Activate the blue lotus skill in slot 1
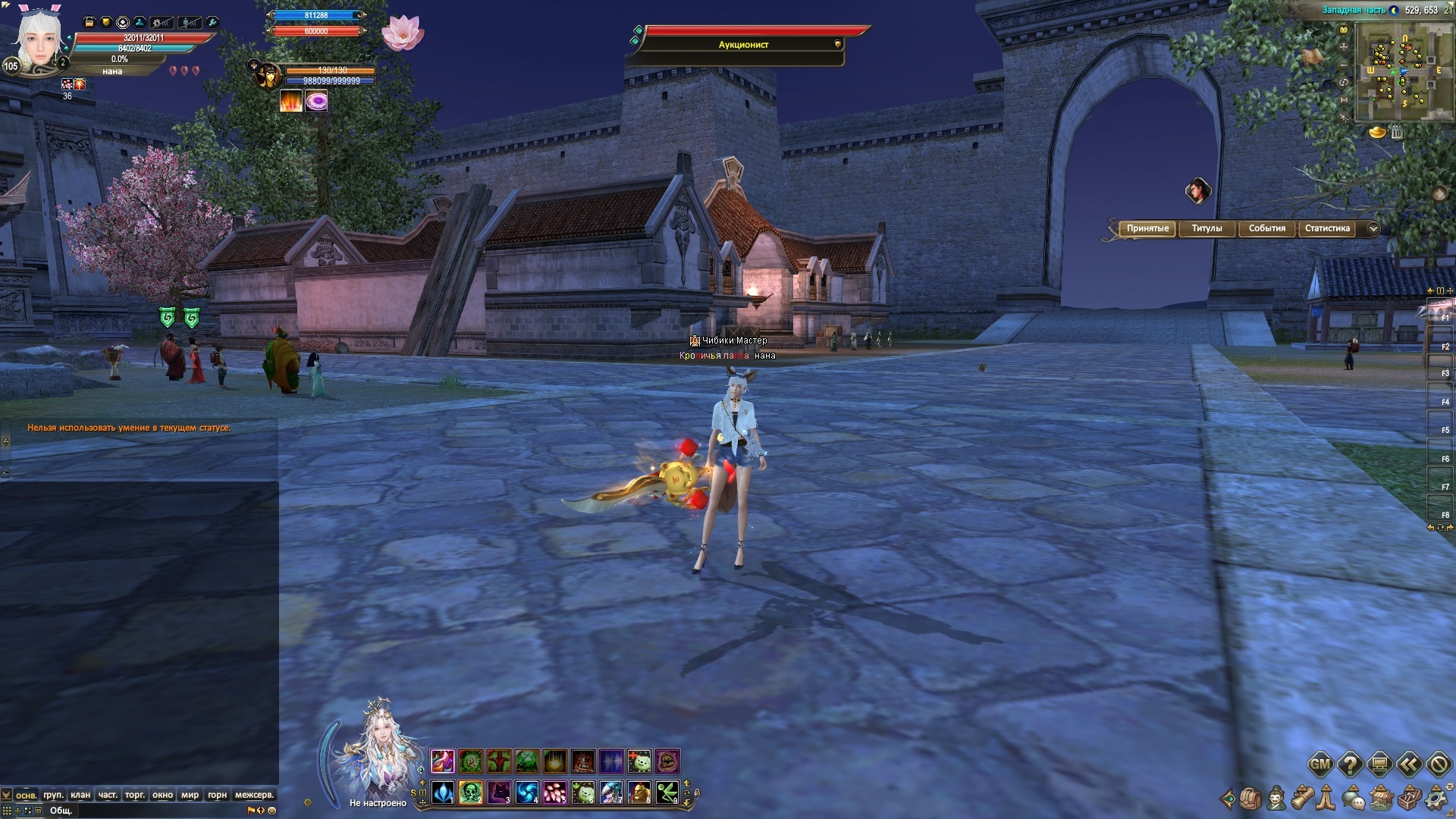This screenshot has height=819, width=1456. pos(443,793)
